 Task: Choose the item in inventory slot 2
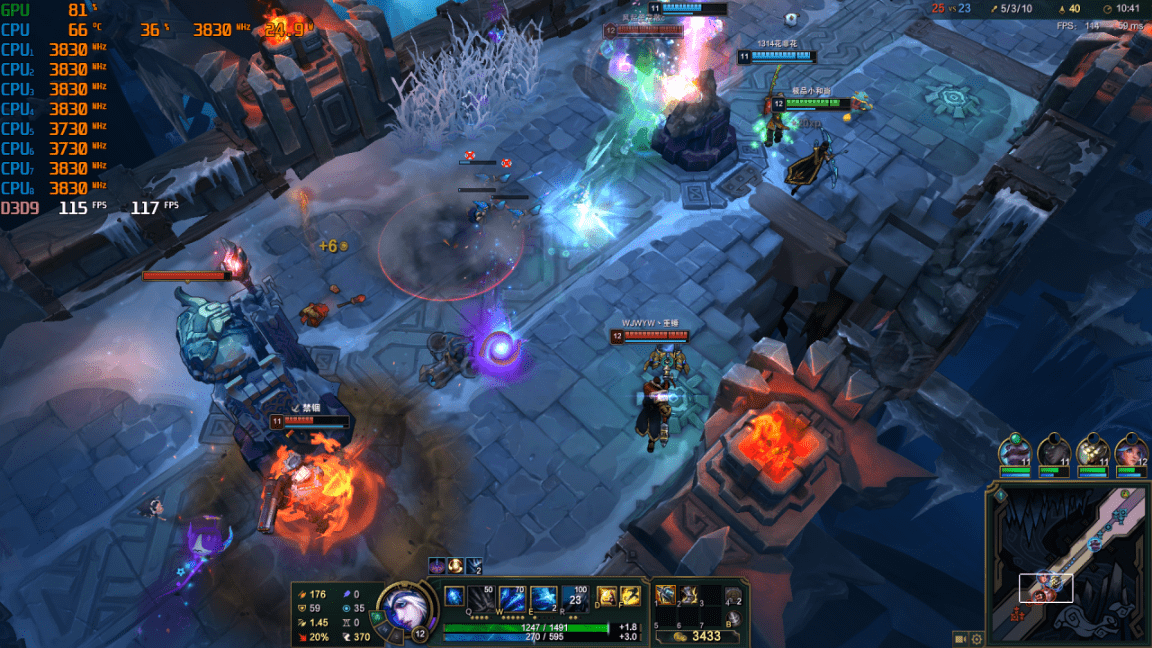click(687, 595)
